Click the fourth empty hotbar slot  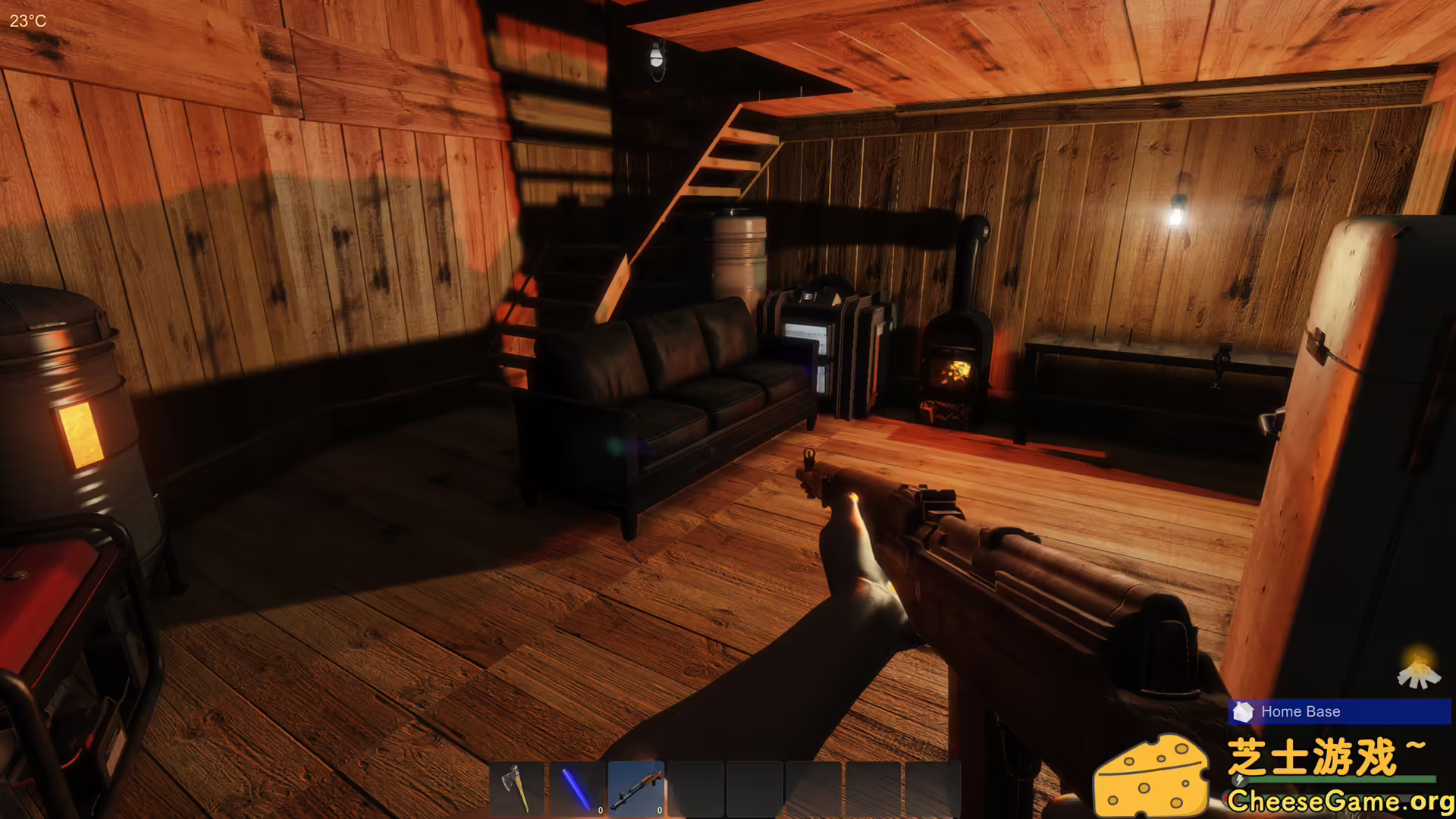695,789
